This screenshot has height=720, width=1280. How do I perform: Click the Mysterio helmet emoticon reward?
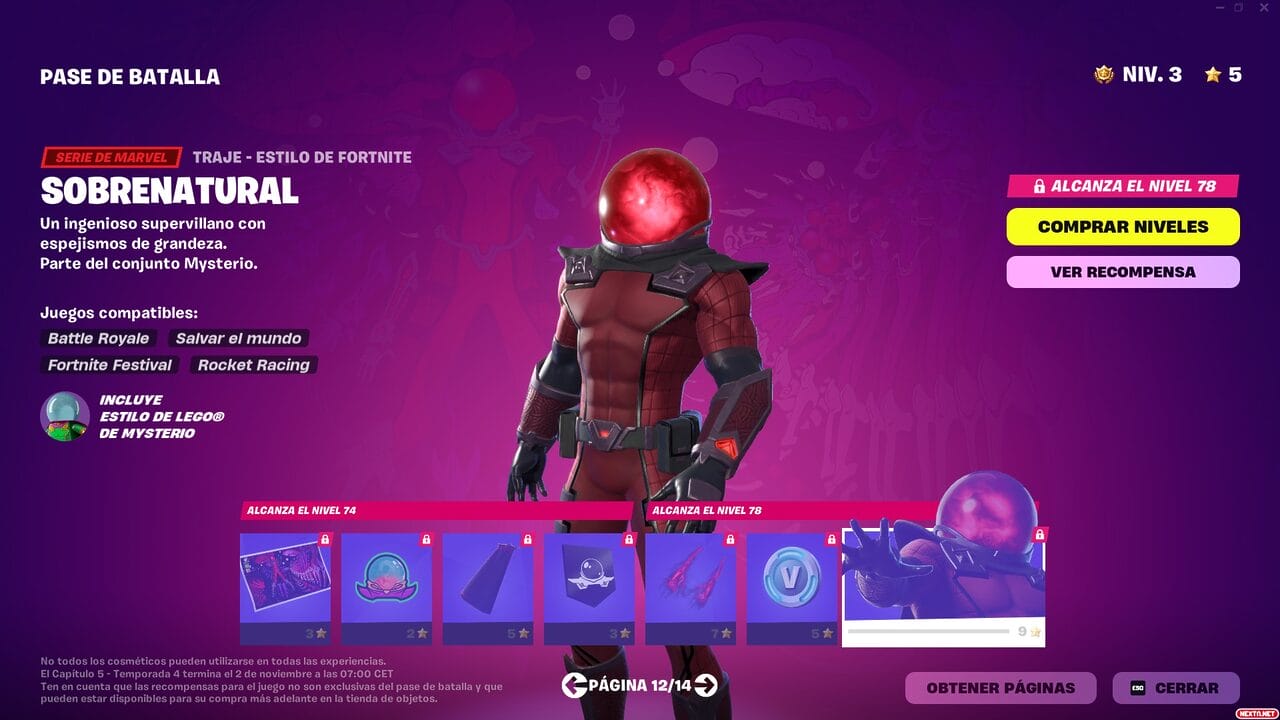coord(386,583)
